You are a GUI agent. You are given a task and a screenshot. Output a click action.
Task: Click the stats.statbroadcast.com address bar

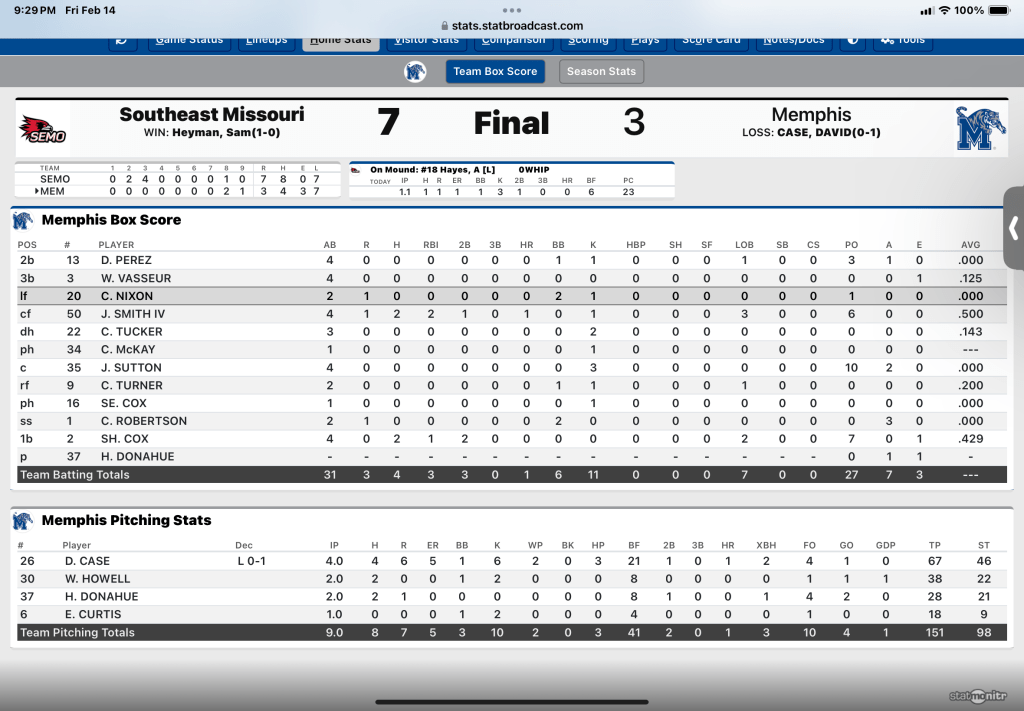[x=511, y=26]
